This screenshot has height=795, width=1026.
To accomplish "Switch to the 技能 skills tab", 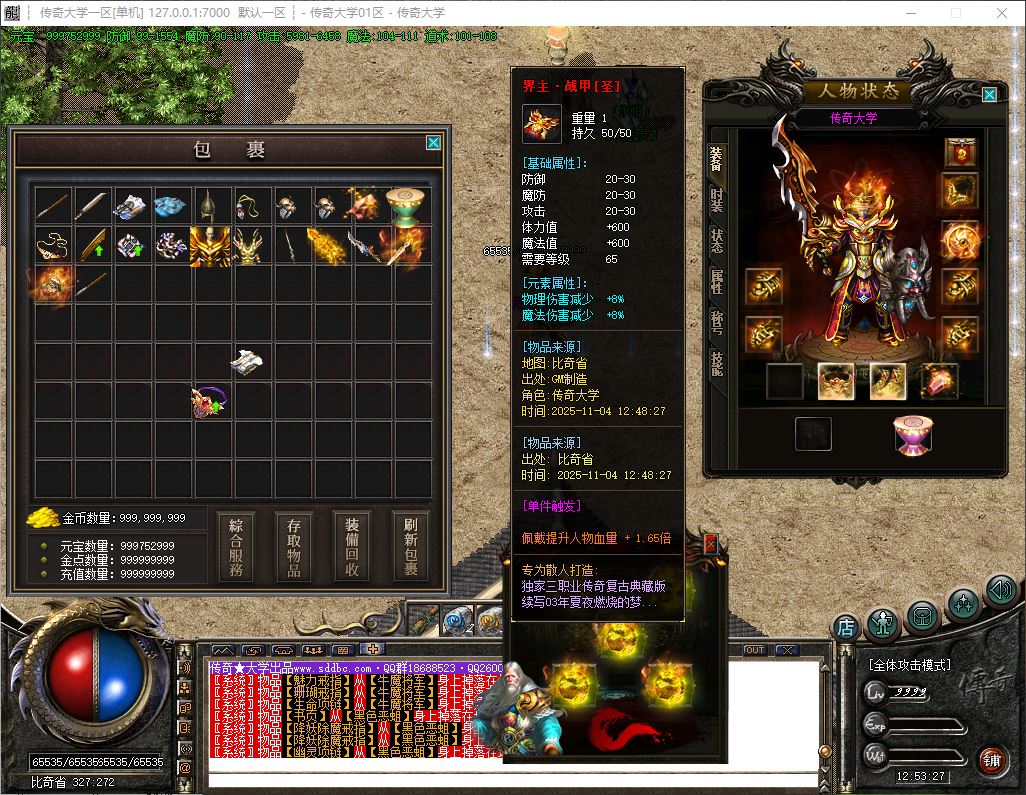I will [716, 362].
